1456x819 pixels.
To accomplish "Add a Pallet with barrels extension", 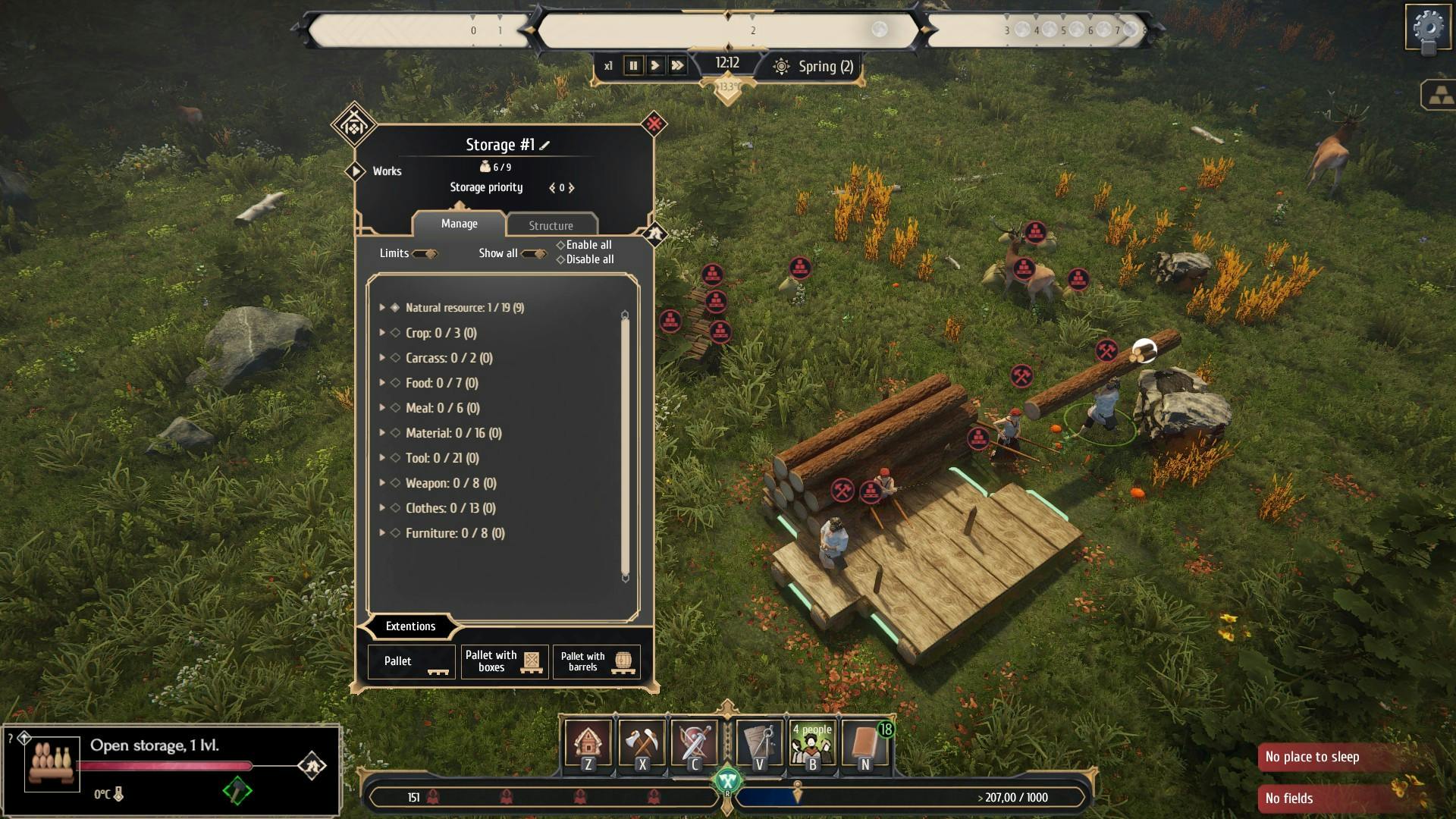I will [x=597, y=661].
